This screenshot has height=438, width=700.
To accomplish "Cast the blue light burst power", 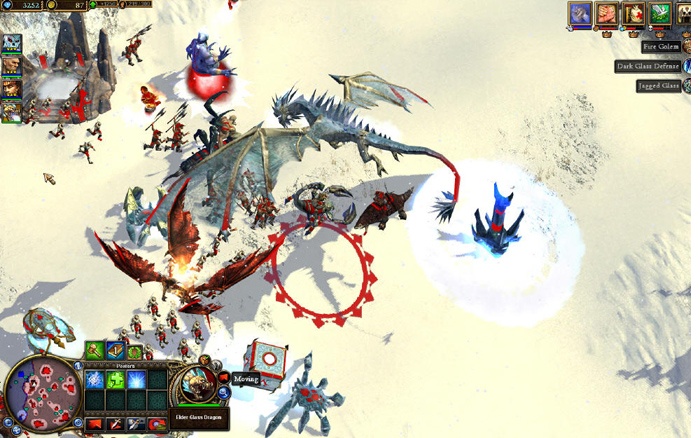I will 135,380.
